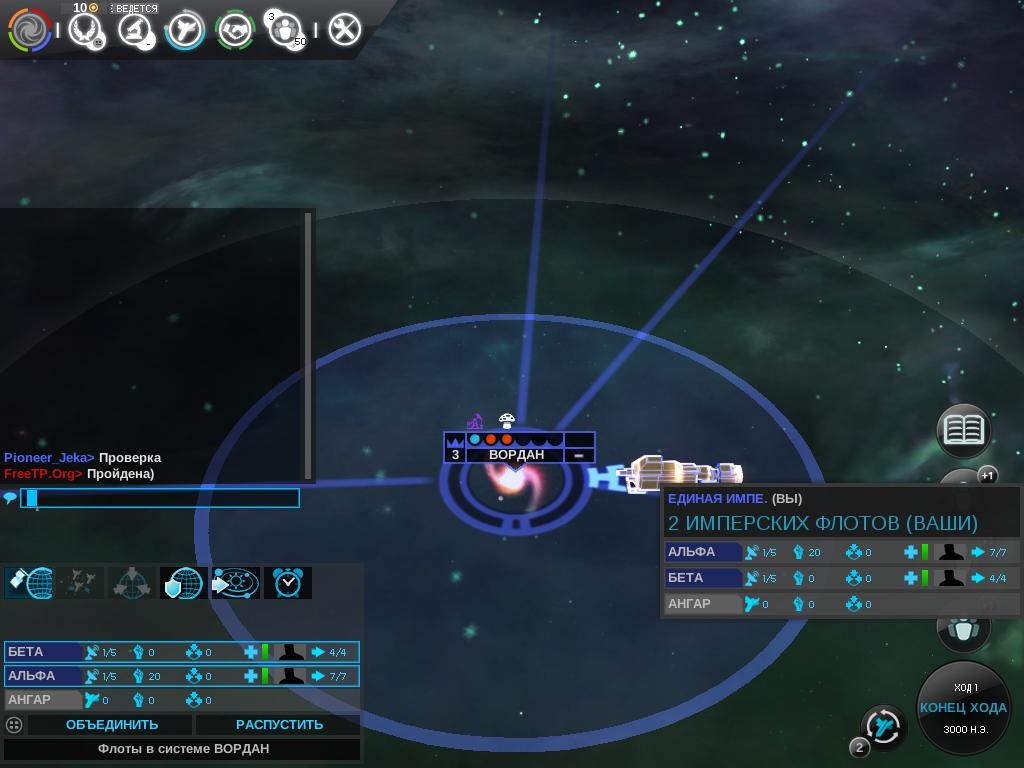Open the book icon on the right
1024x768 pixels.
click(x=963, y=431)
